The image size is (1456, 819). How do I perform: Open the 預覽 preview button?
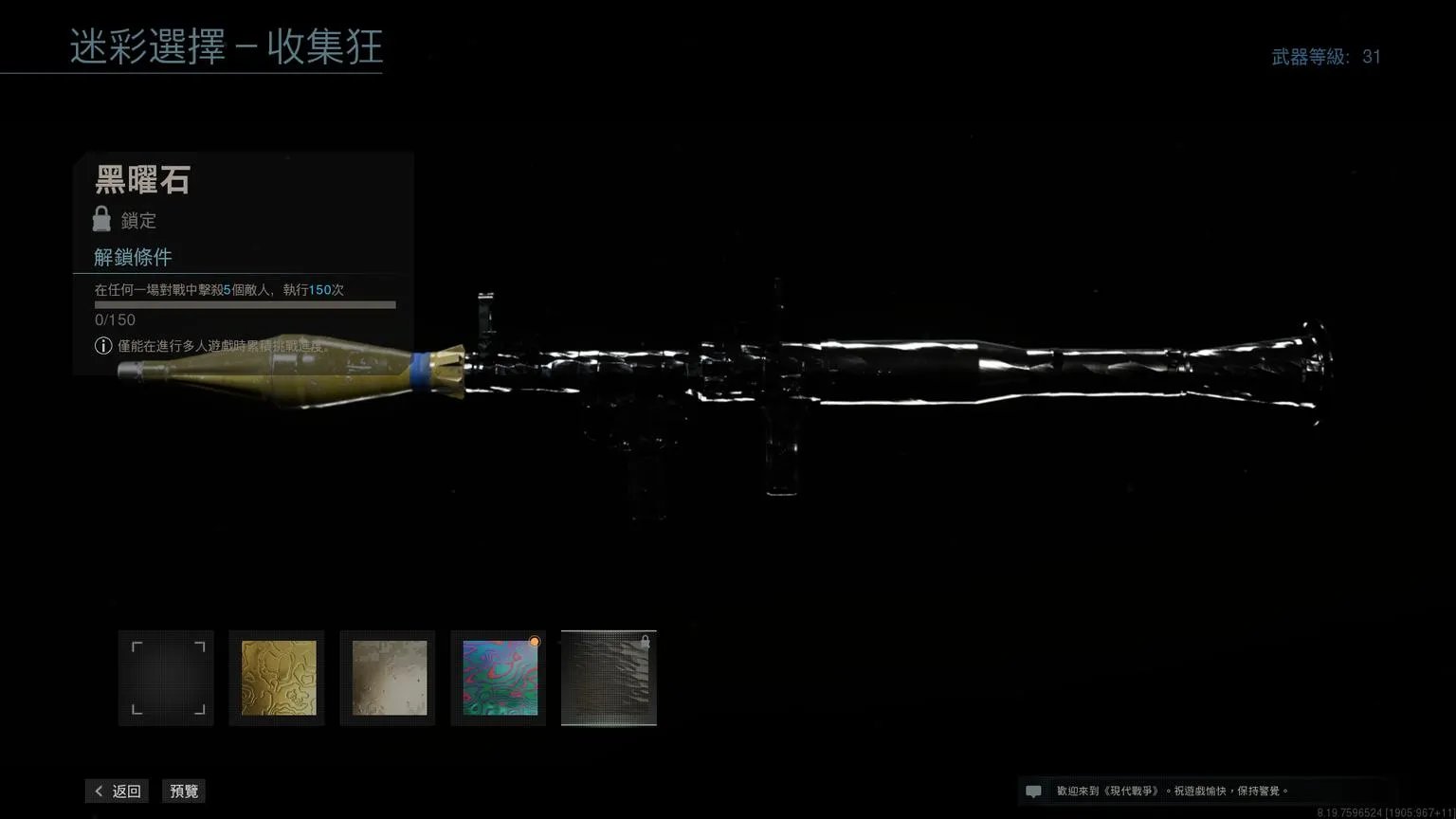tap(184, 792)
